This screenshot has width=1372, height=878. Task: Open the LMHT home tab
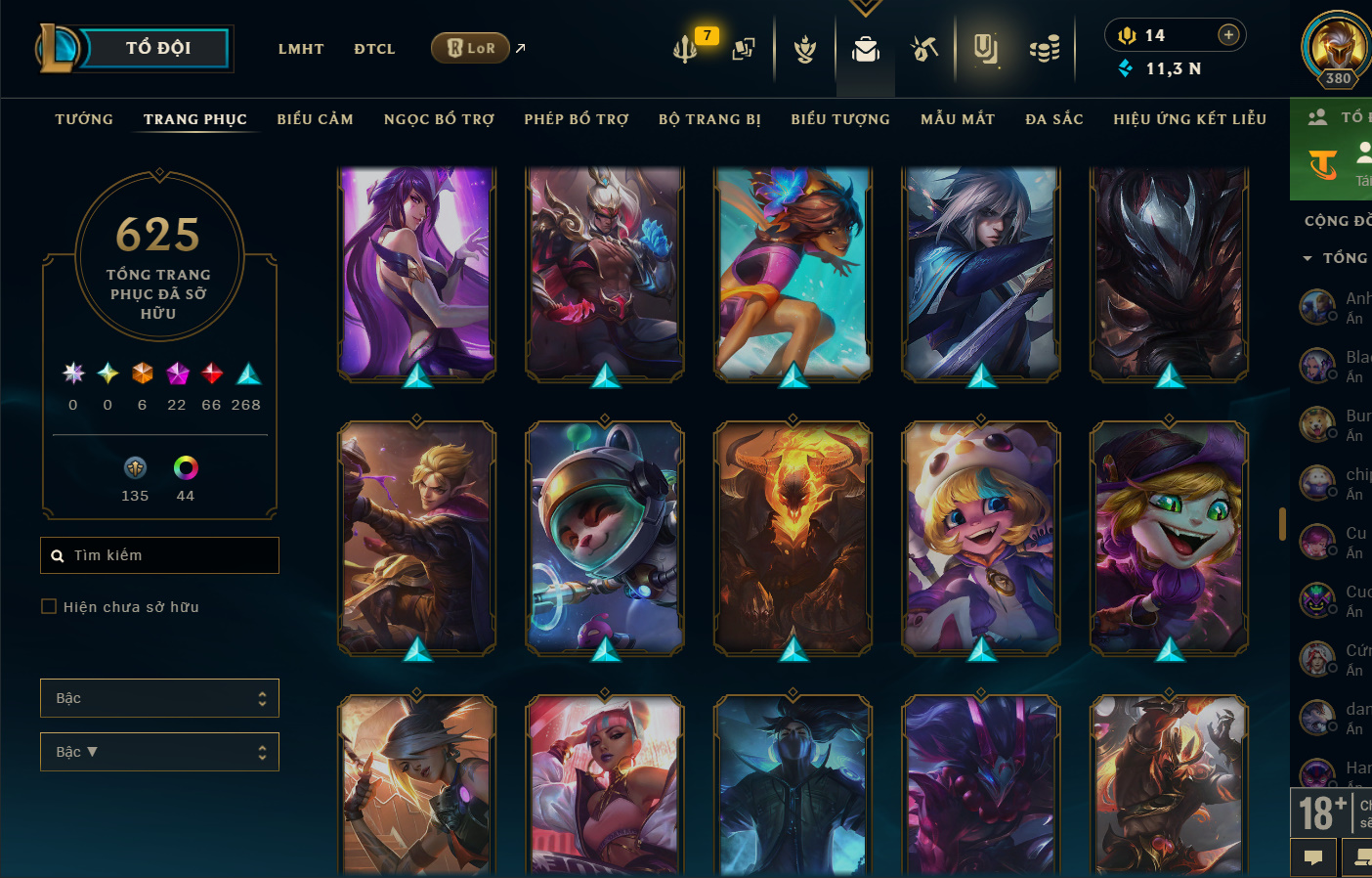tap(301, 49)
